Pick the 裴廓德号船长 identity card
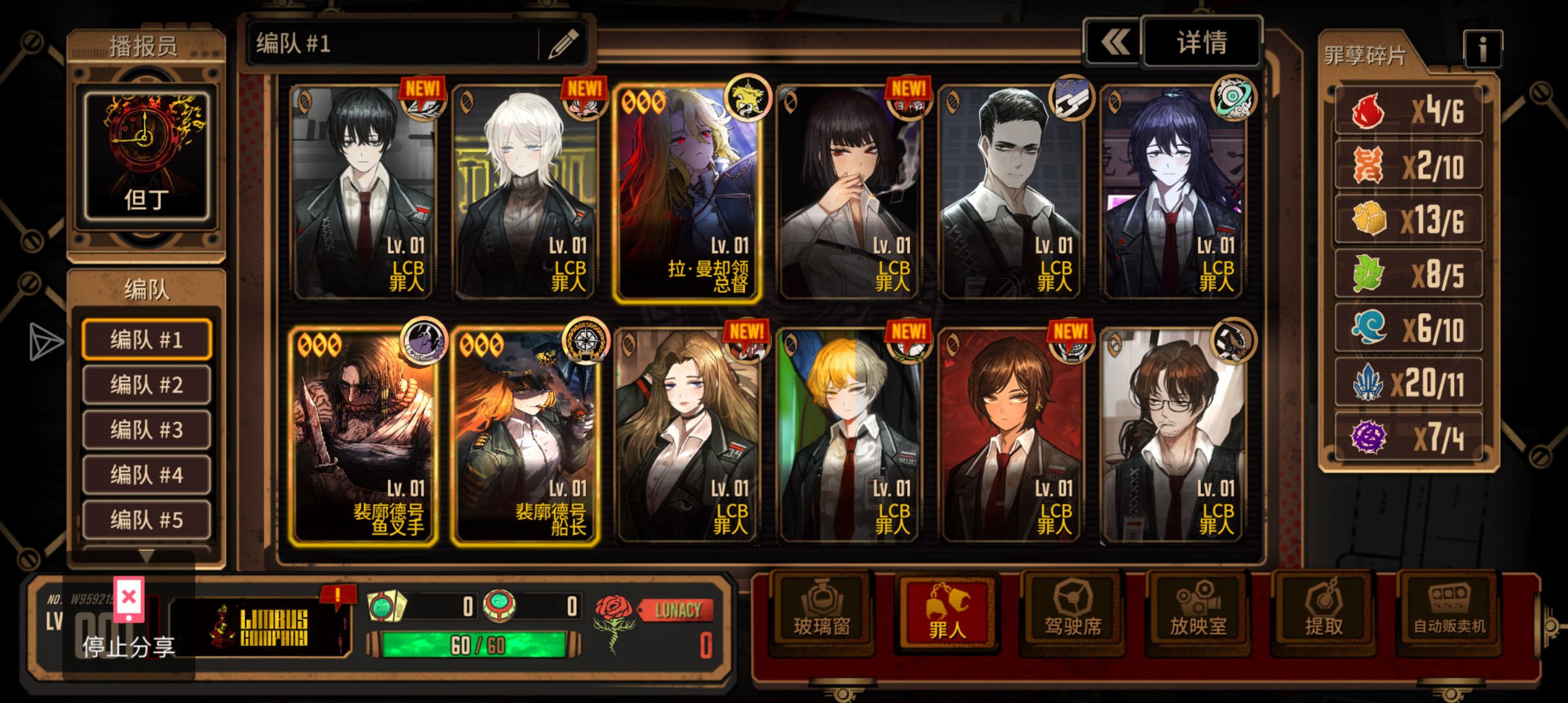This screenshot has height=703, width=1568. coord(525,436)
